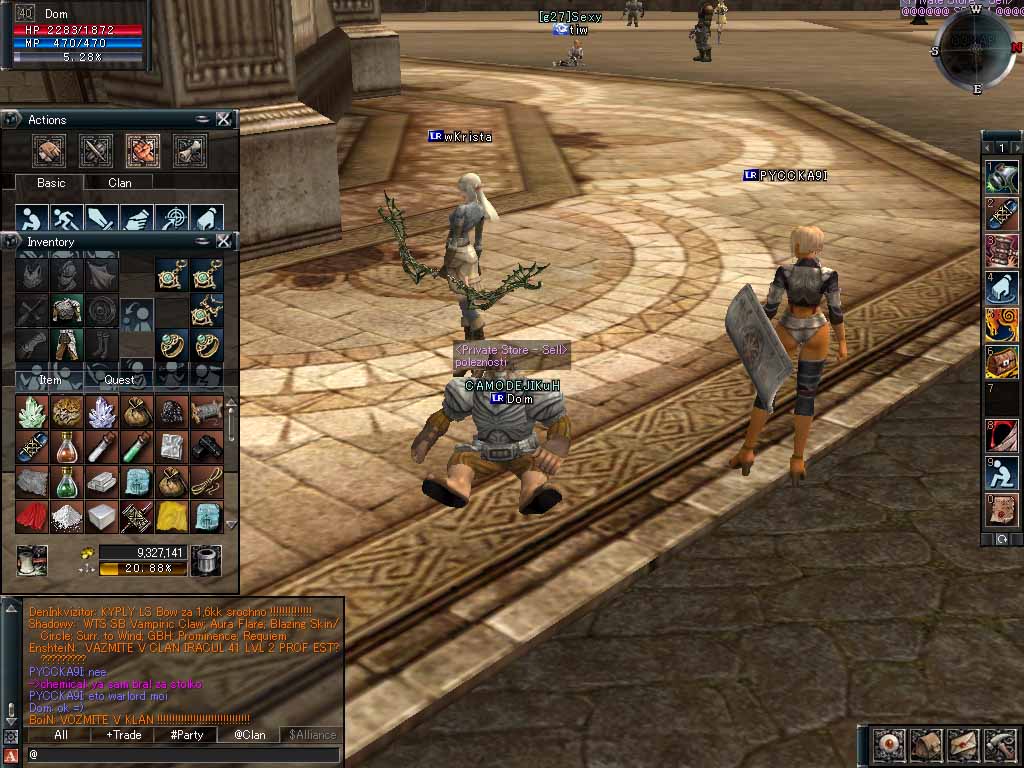Viewport: 1024px width, 768px height.
Task: Close the Actions window
Action: pyautogui.click(x=224, y=119)
